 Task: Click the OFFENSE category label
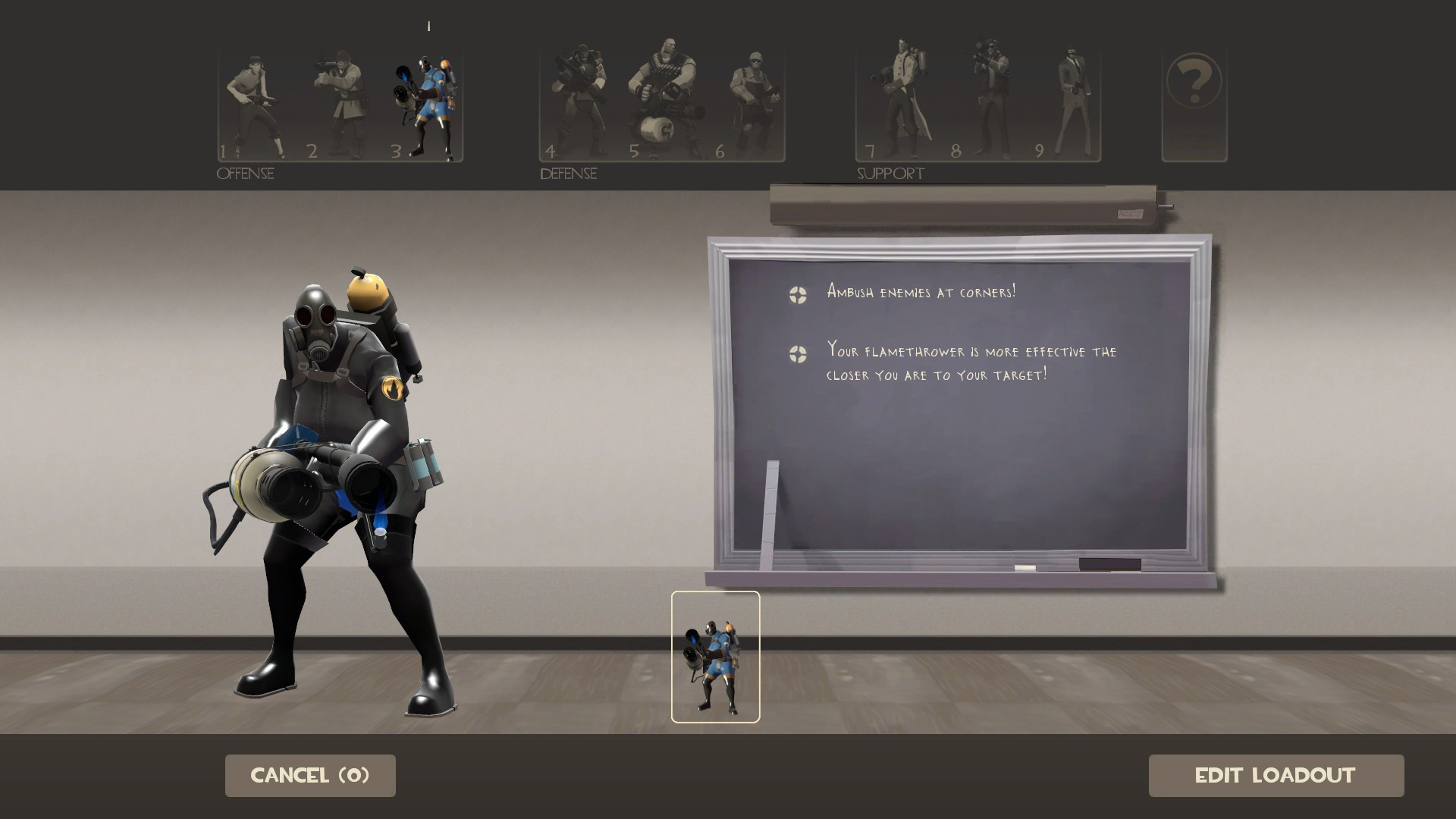(244, 173)
